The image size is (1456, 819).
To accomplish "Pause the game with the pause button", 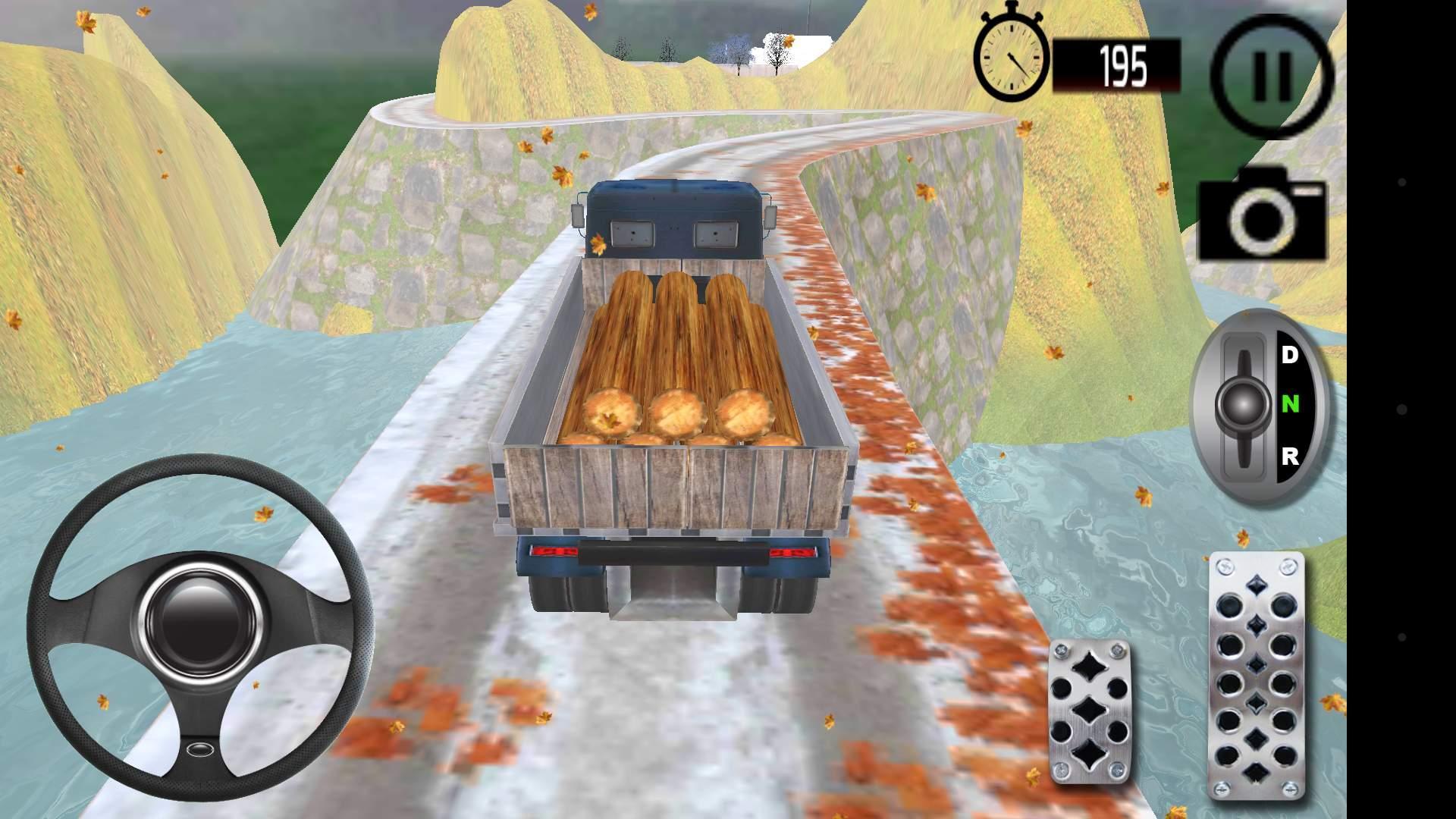I will (1272, 76).
